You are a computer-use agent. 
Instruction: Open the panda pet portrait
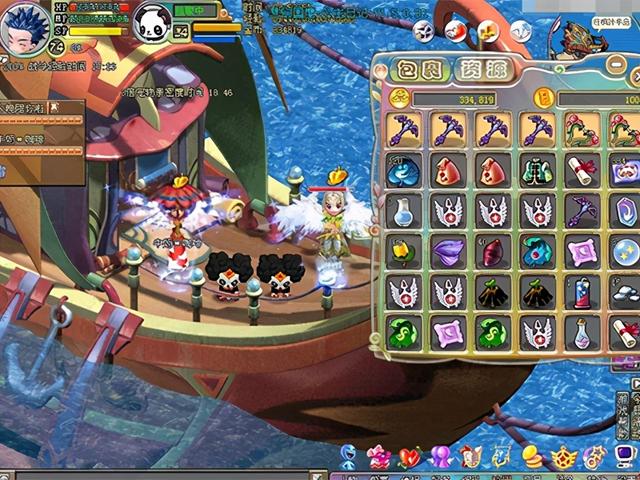coord(152,24)
